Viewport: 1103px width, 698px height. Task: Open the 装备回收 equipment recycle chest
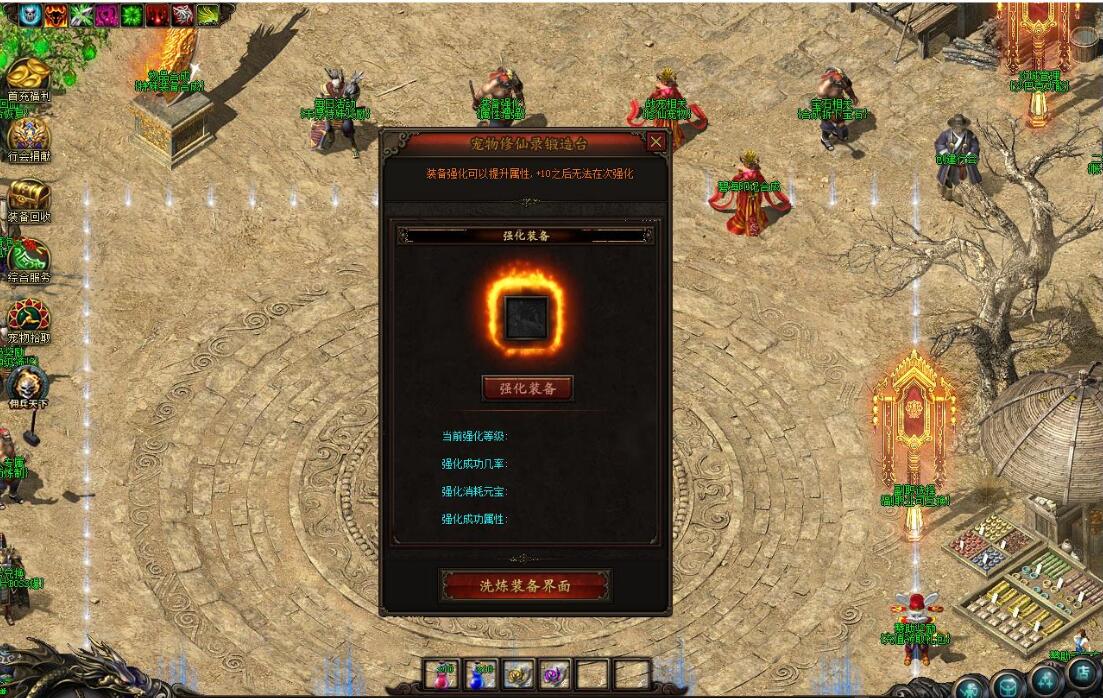click(29, 195)
